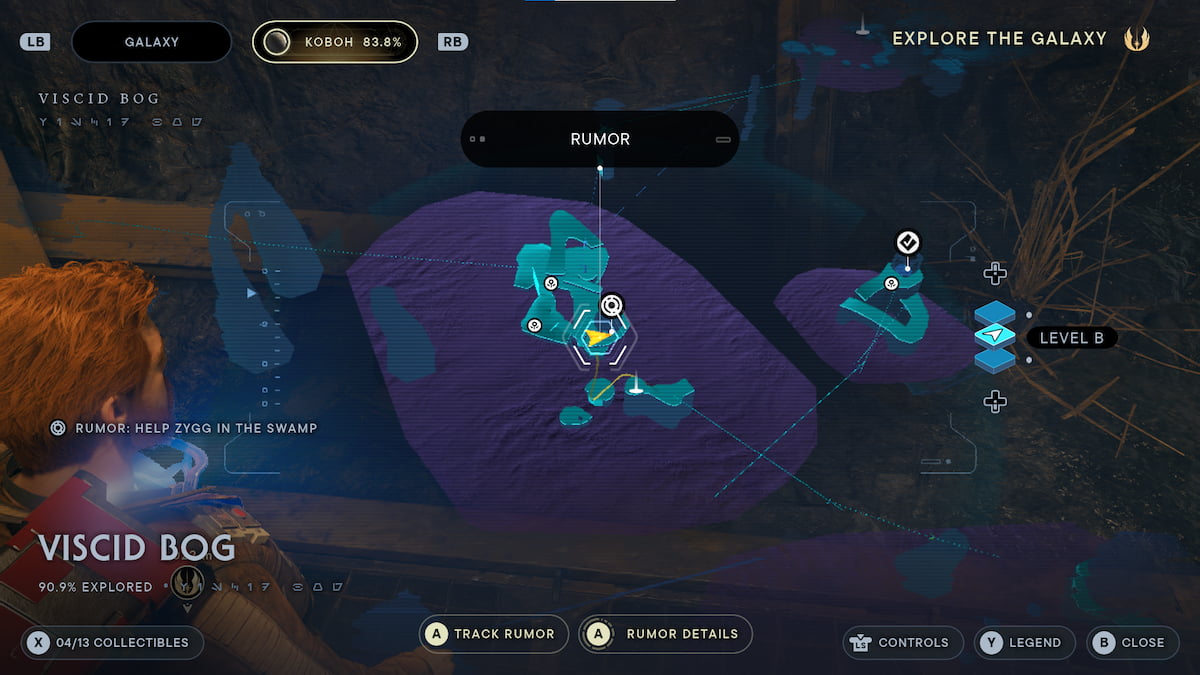This screenshot has width=1200, height=675.
Task: Click the Track Rumor button
Action: (494, 634)
